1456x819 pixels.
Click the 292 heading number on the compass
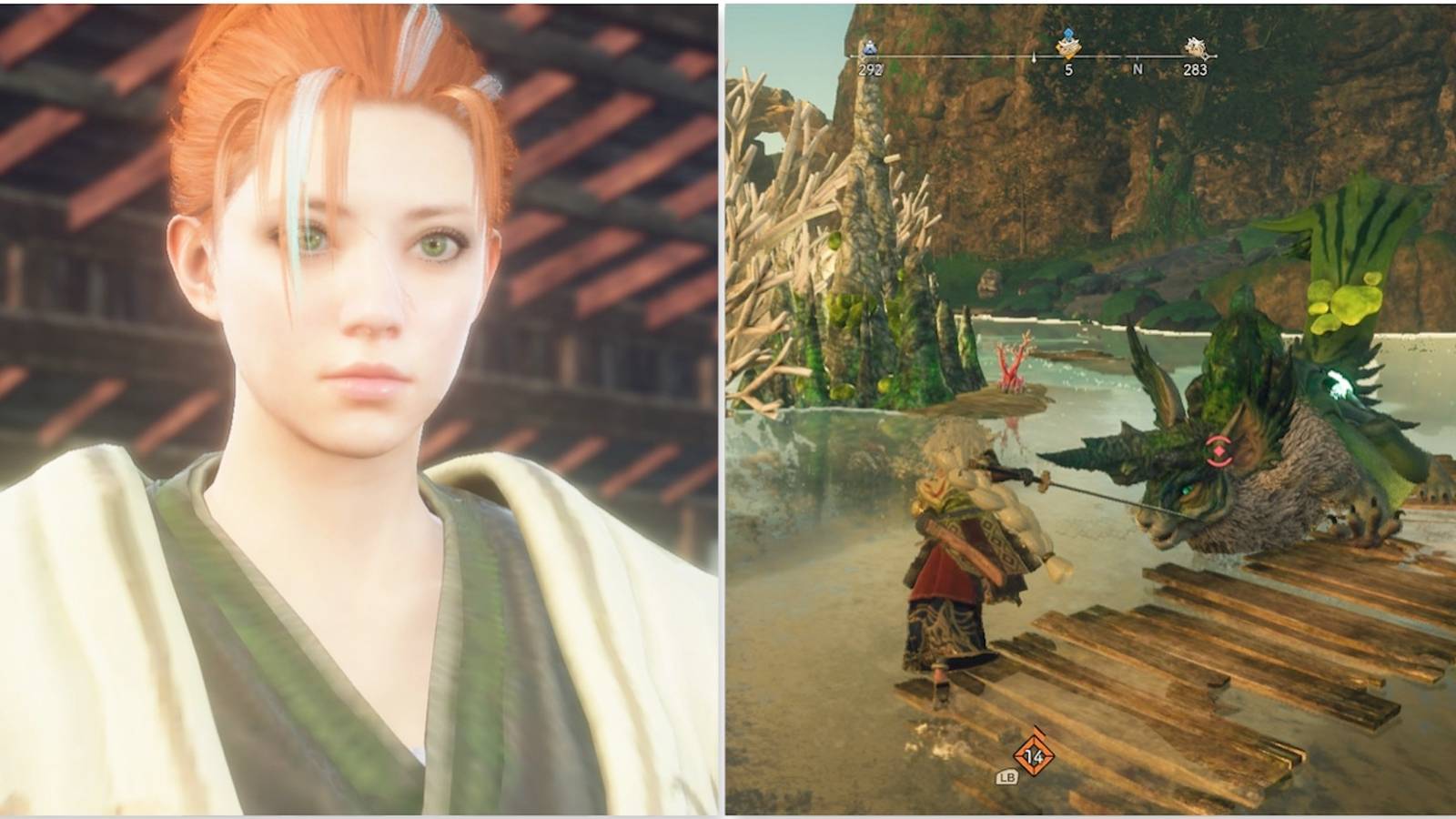[869, 69]
